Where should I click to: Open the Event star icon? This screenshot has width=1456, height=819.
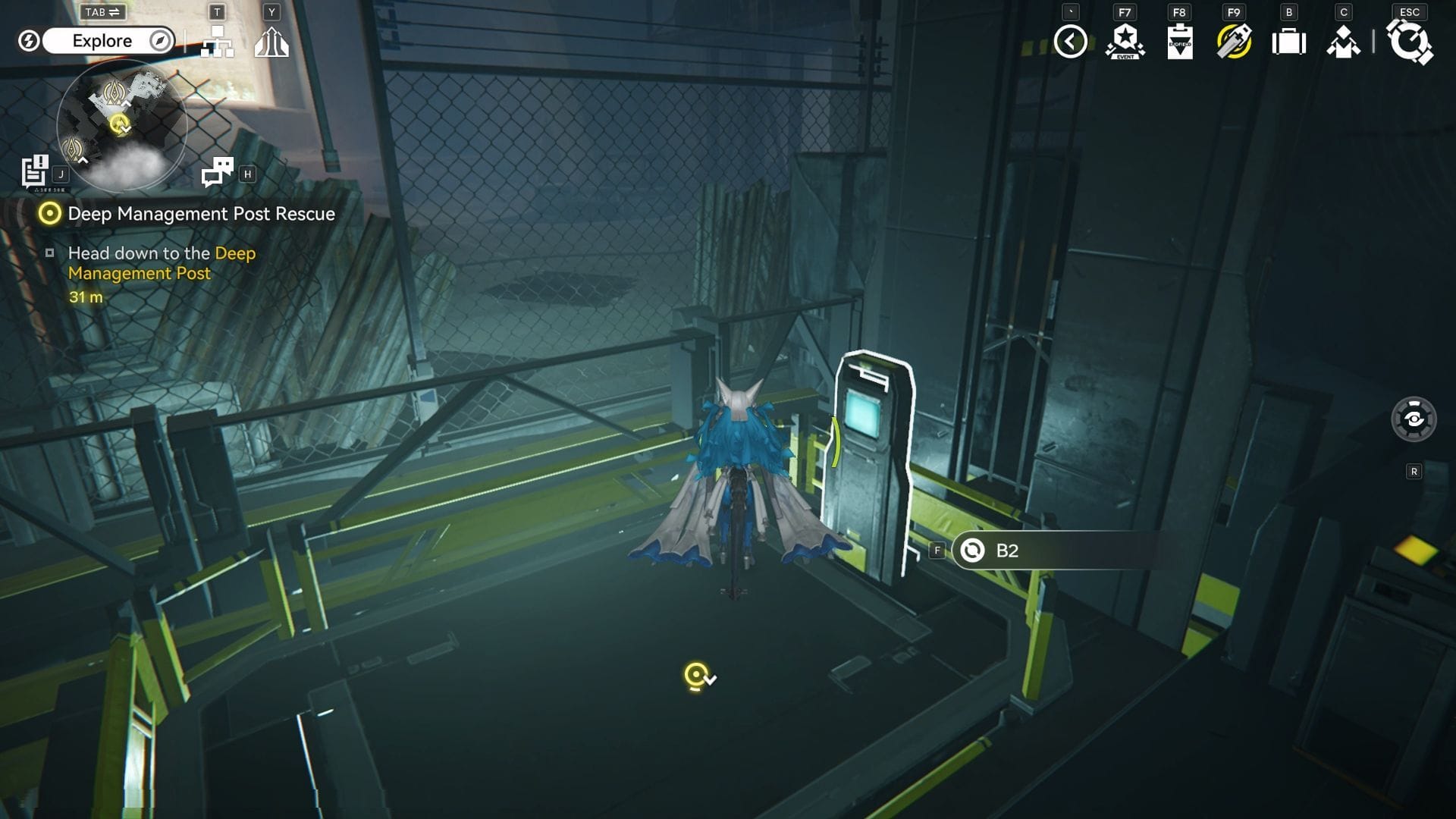tap(1125, 42)
